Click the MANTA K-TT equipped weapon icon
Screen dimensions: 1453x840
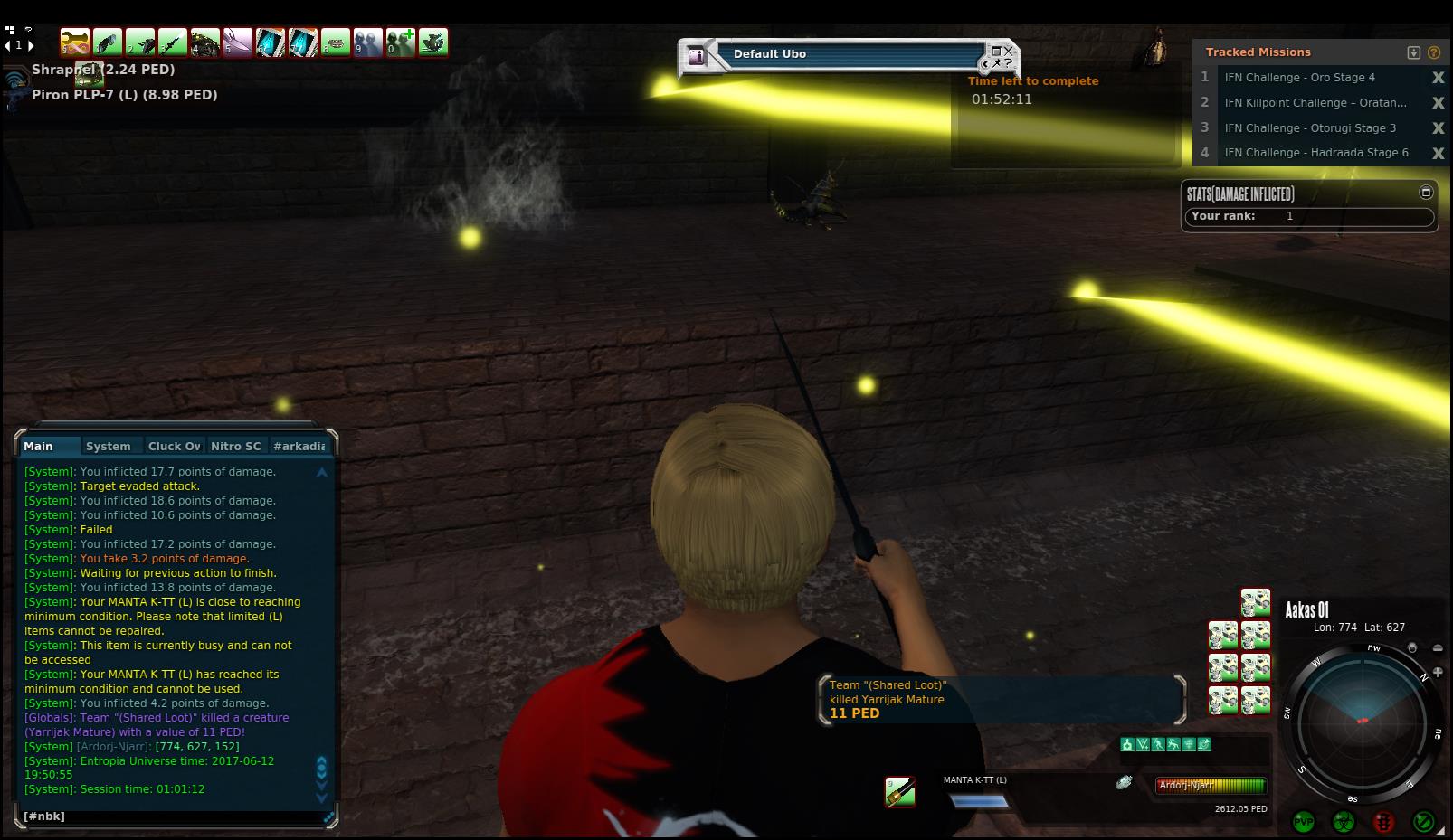pyautogui.click(x=899, y=792)
